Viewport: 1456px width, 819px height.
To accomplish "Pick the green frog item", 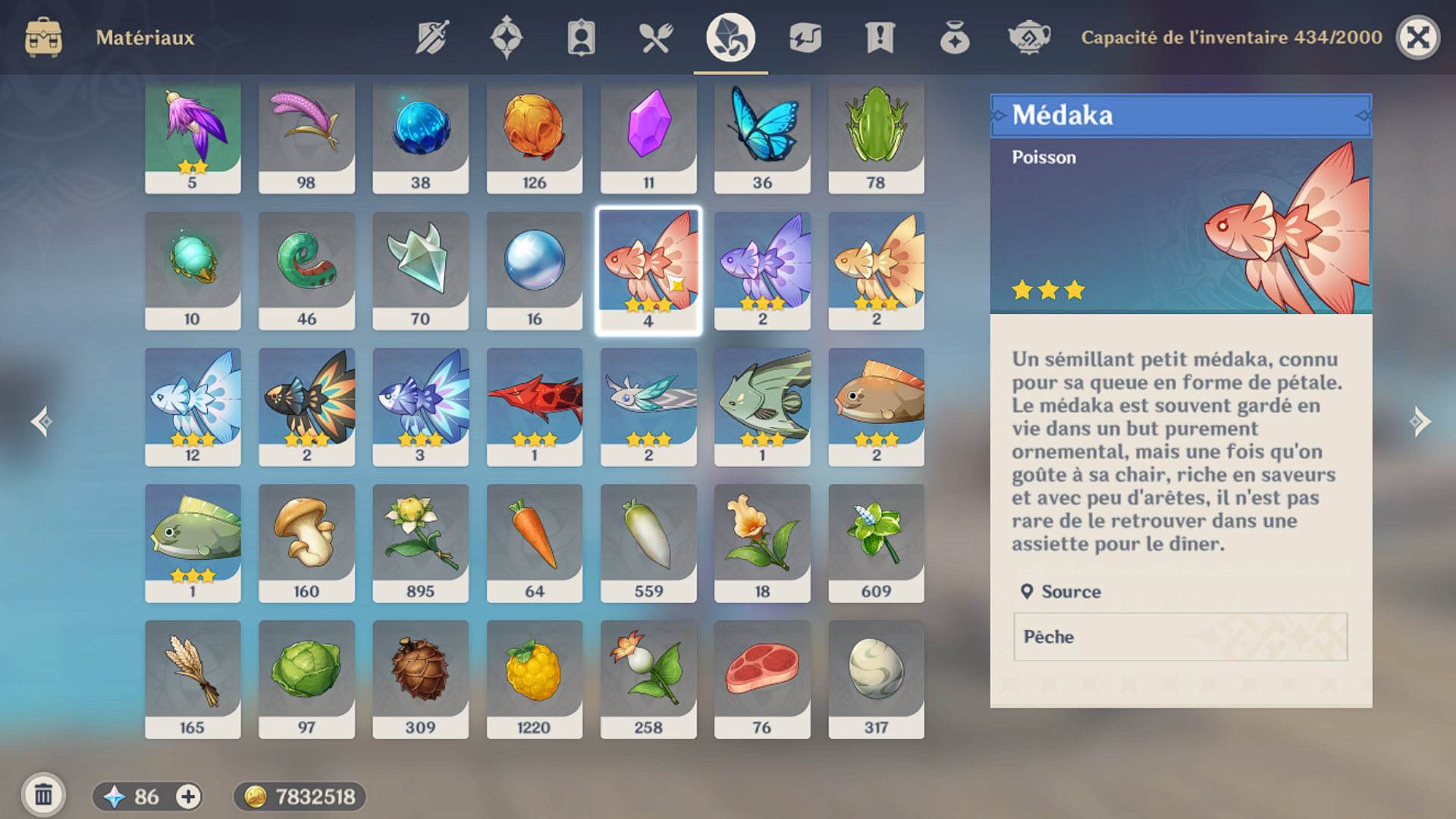I will point(876,136).
